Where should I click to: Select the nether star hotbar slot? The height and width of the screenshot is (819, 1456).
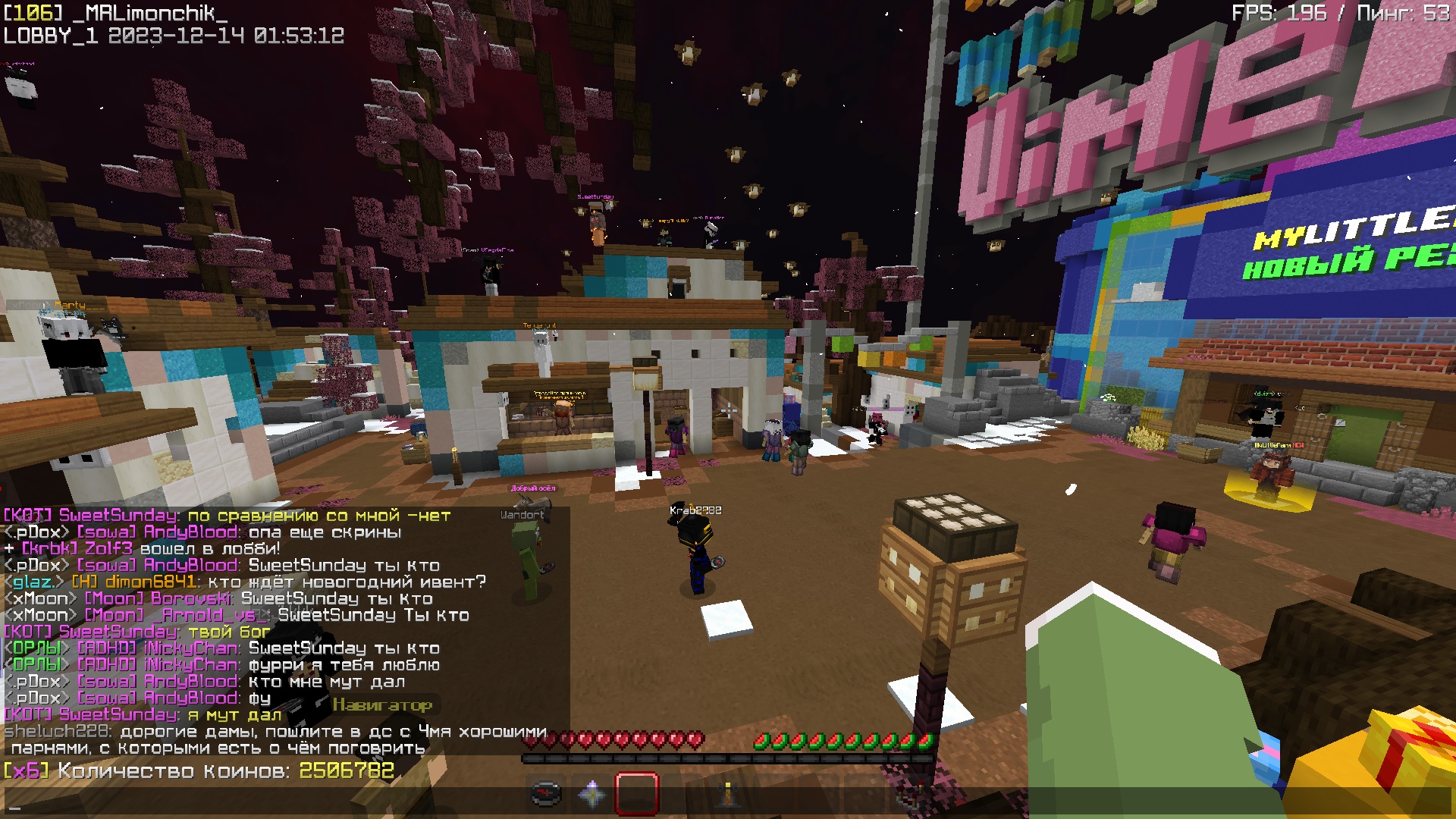591,793
